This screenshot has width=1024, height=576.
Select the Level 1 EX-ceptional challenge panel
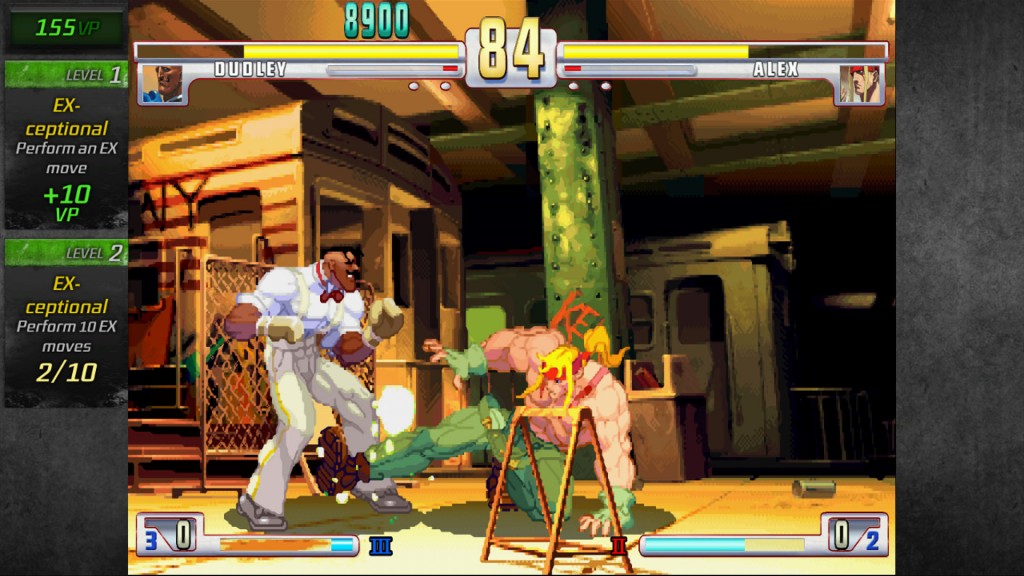coord(66,145)
